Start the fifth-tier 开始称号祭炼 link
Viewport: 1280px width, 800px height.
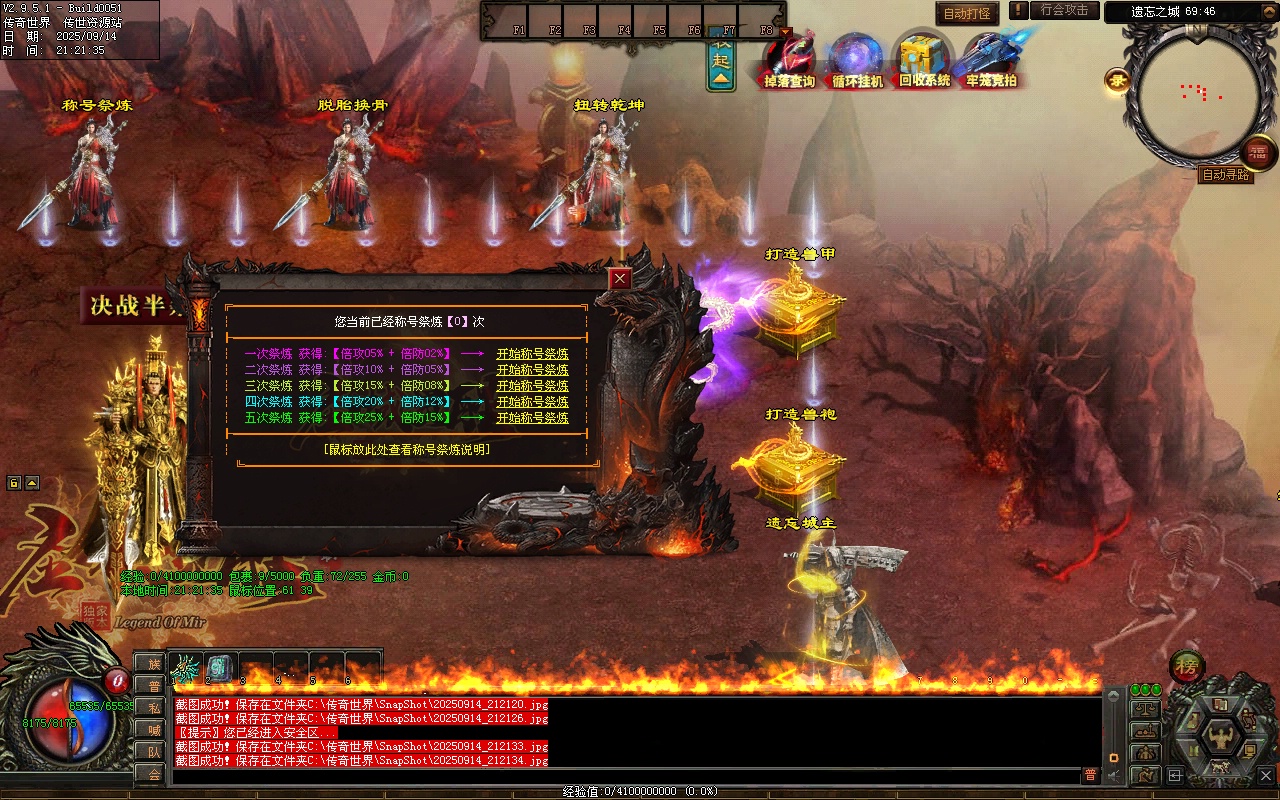point(532,418)
